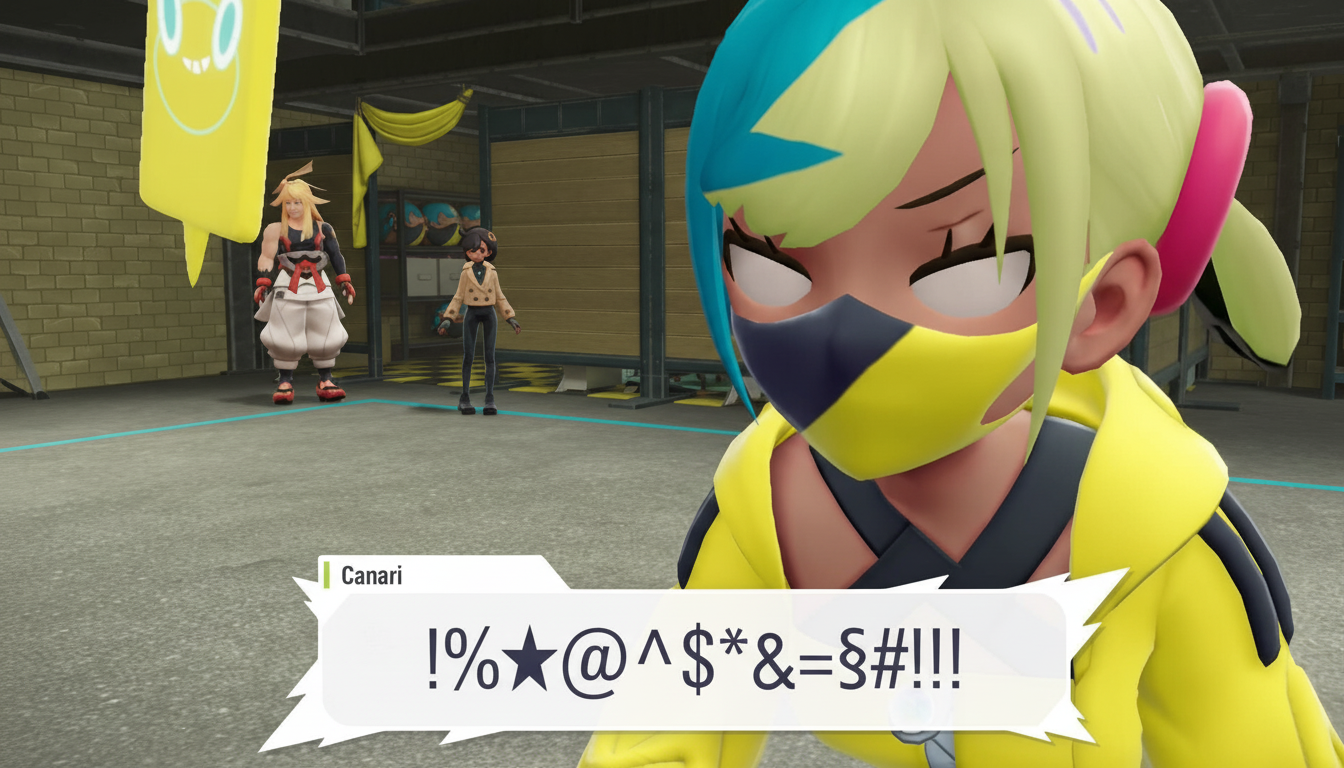The width and height of the screenshot is (1344, 768).
Task: Expand the Canari name tag panel
Action: [x=430, y=575]
